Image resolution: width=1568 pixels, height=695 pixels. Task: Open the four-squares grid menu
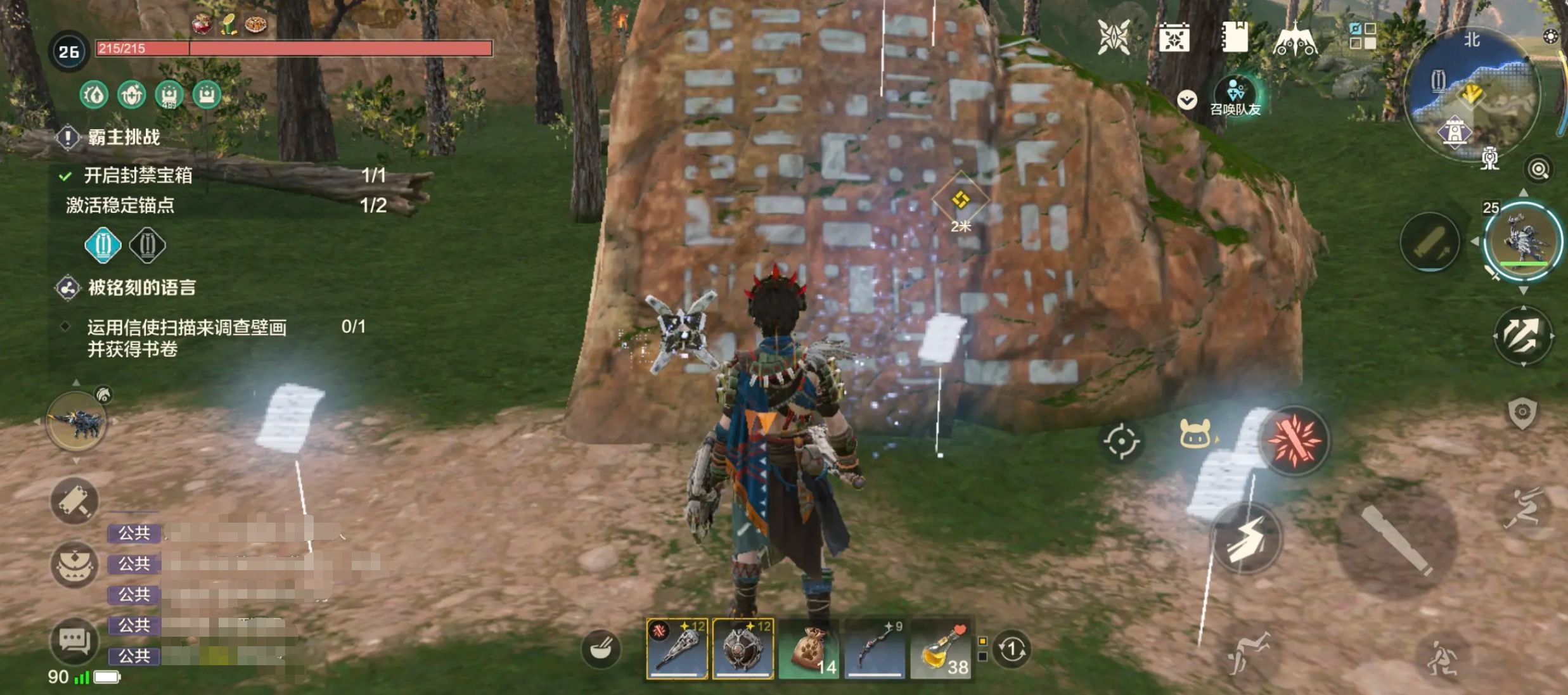(x=1362, y=35)
